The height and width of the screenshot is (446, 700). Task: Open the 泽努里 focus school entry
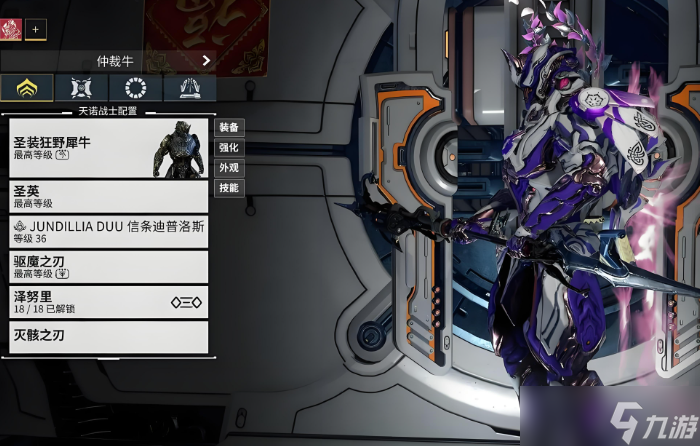[x=108, y=302]
